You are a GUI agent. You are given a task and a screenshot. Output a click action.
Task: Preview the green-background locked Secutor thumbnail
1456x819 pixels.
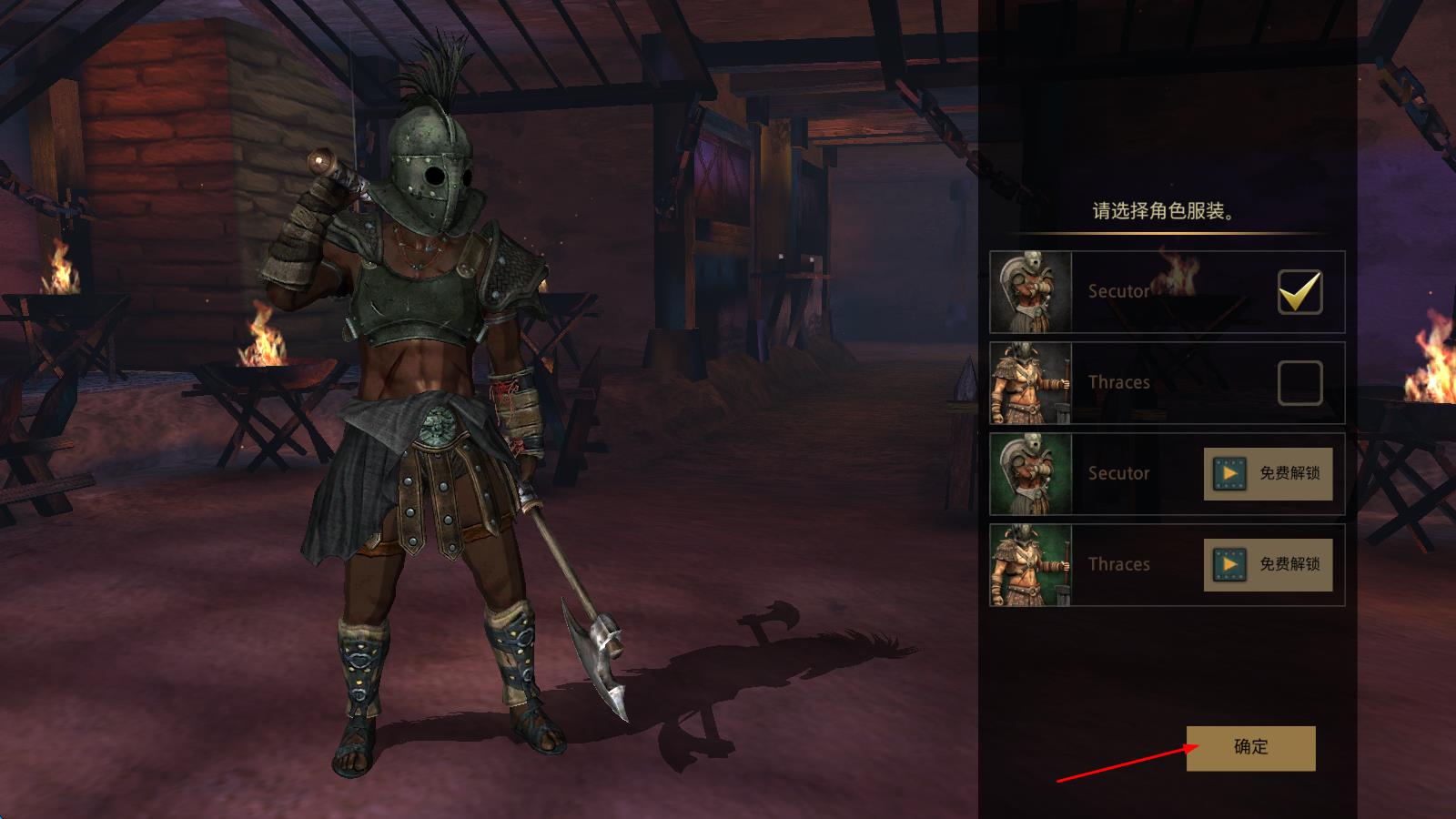click(x=1031, y=474)
